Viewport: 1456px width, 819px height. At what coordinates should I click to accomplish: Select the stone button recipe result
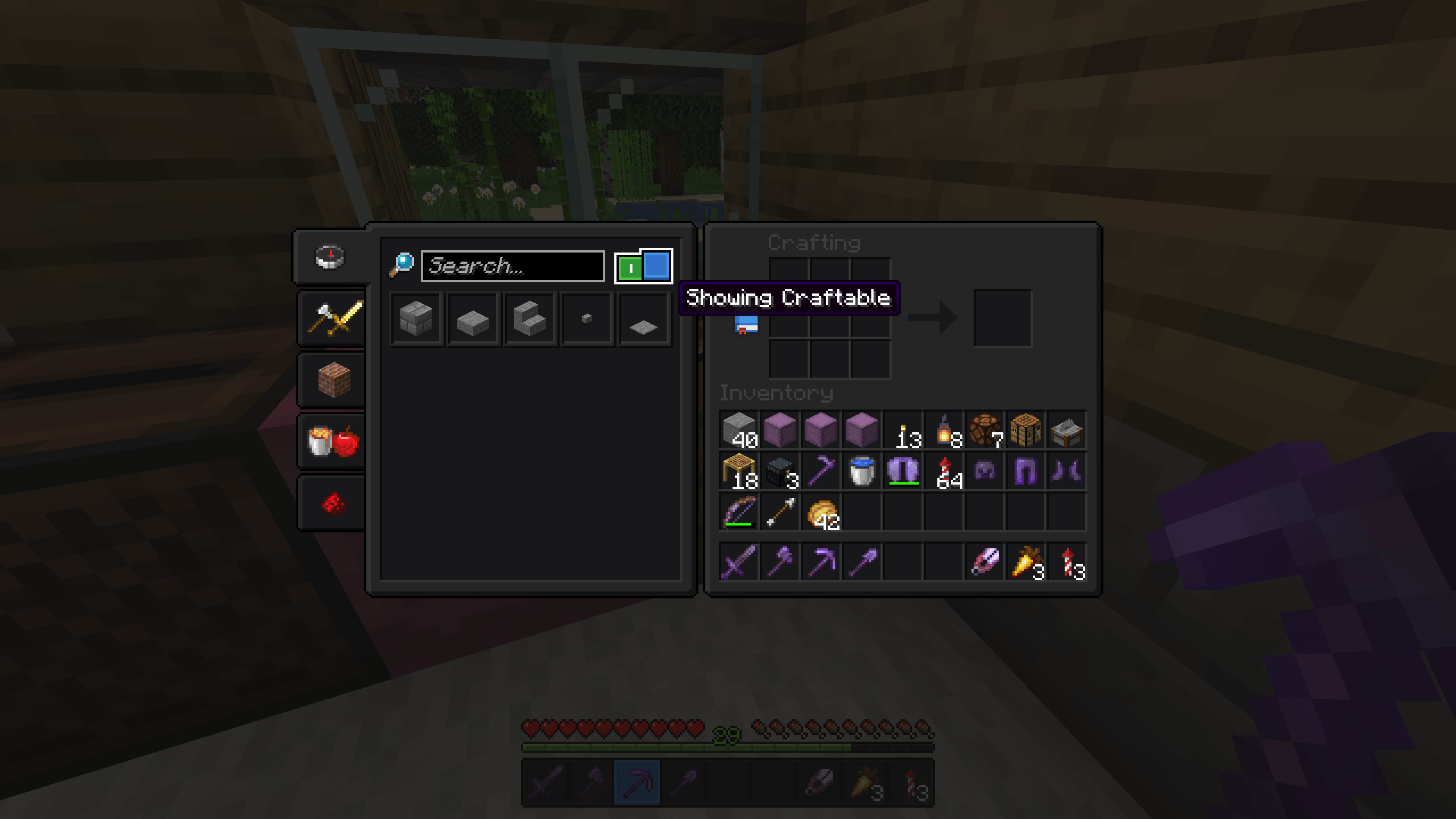(586, 318)
